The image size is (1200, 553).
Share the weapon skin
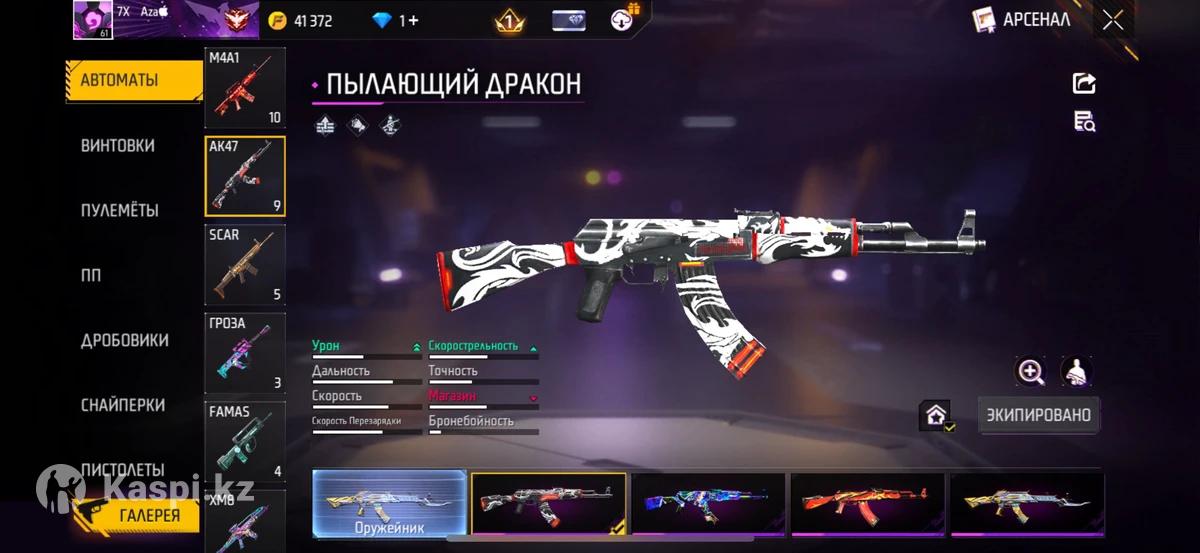coord(1084,84)
